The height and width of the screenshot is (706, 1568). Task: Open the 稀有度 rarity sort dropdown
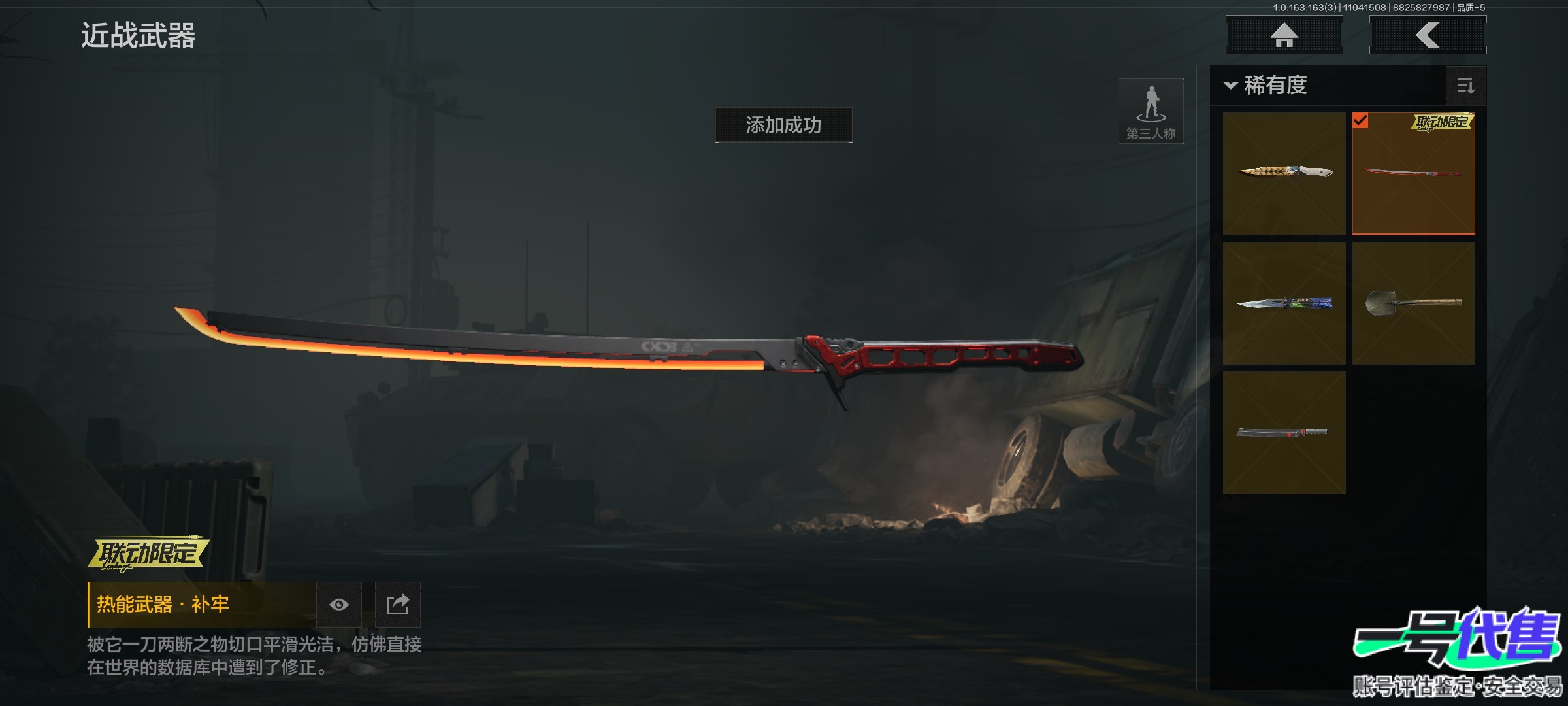pyautogui.click(x=1266, y=86)
